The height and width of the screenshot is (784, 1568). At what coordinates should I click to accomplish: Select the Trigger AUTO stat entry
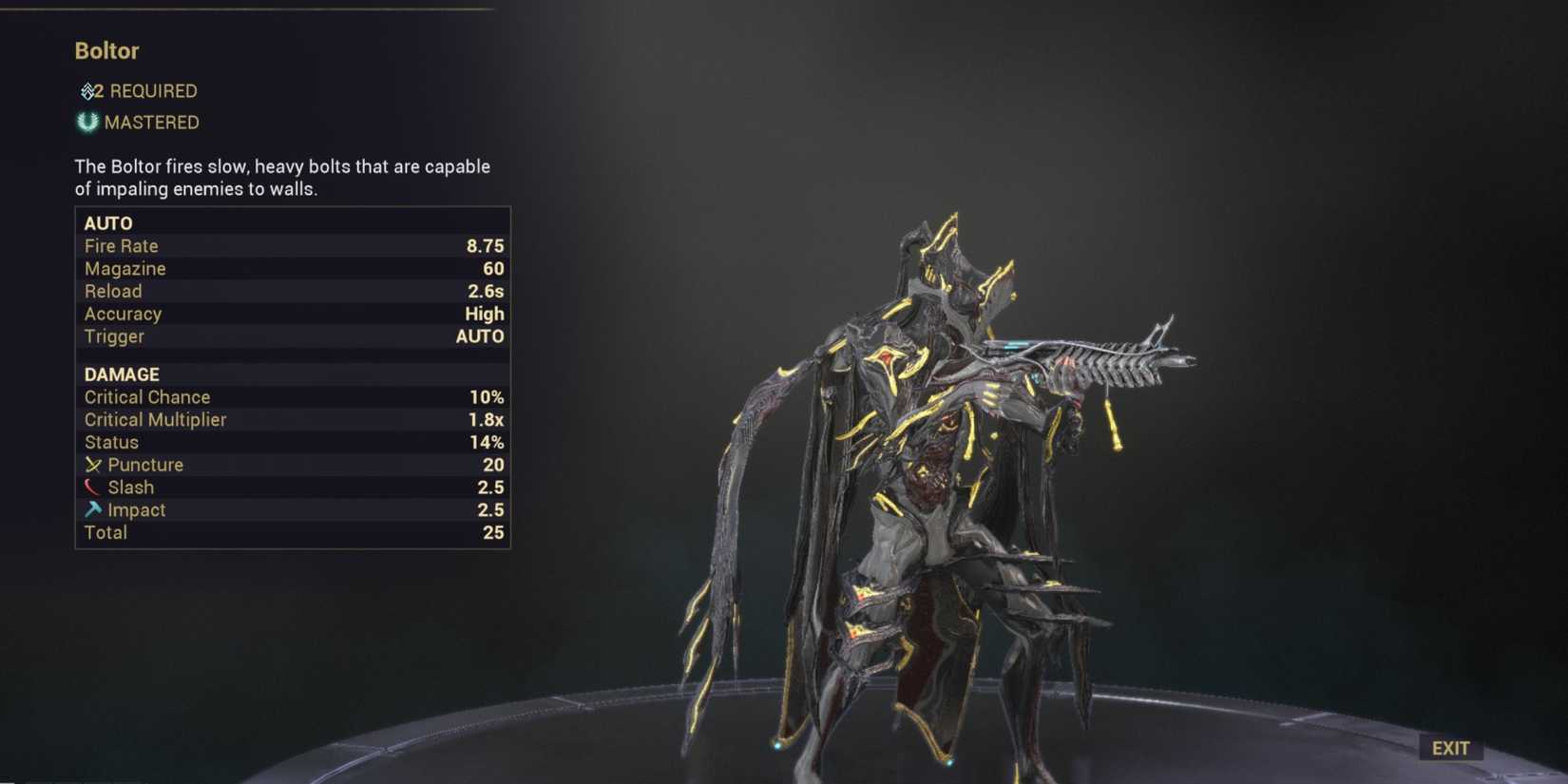[x=285, y=336]
